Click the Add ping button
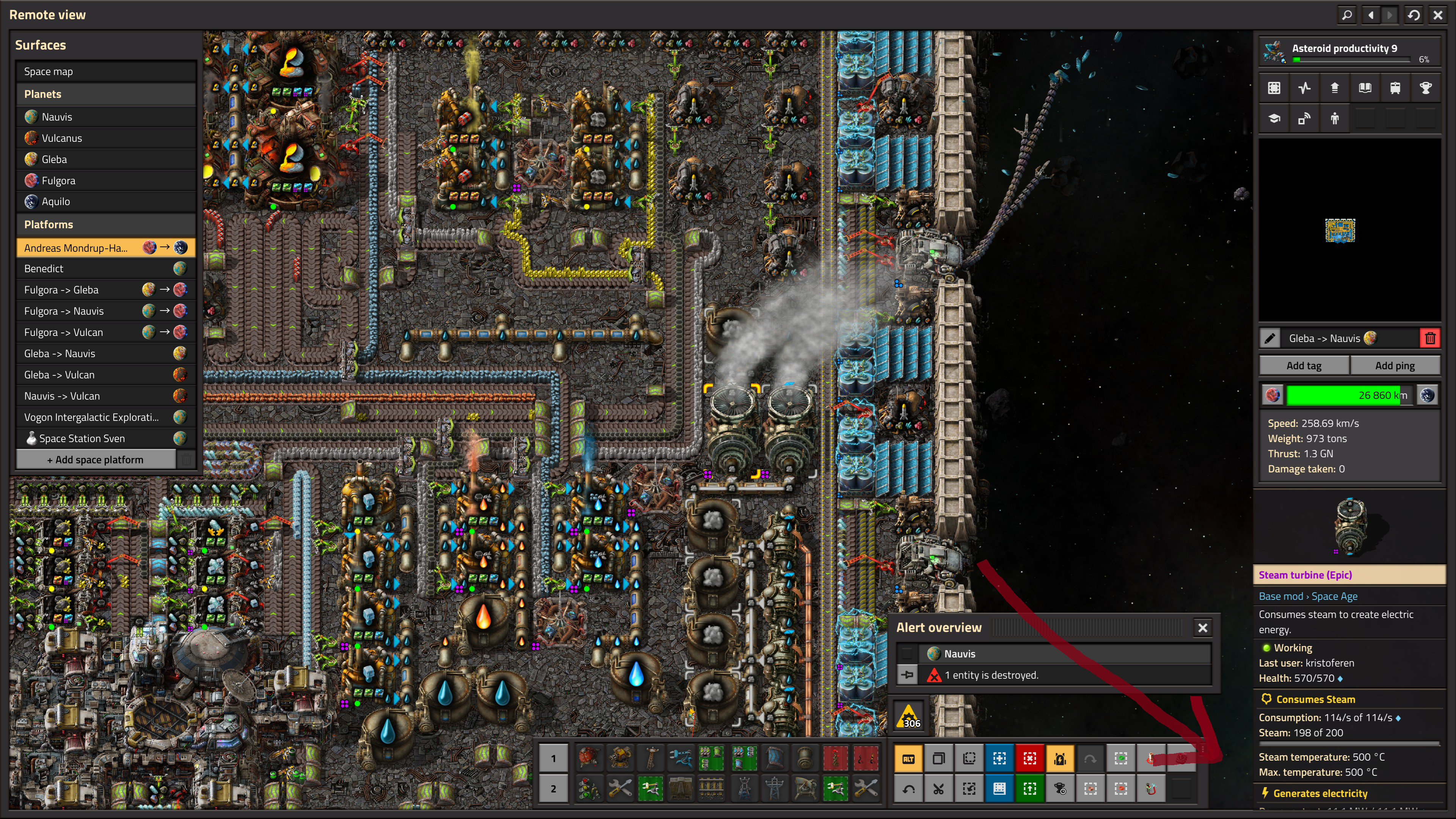This screenshot has height=819, width=1456. [x=1395, y=366]
